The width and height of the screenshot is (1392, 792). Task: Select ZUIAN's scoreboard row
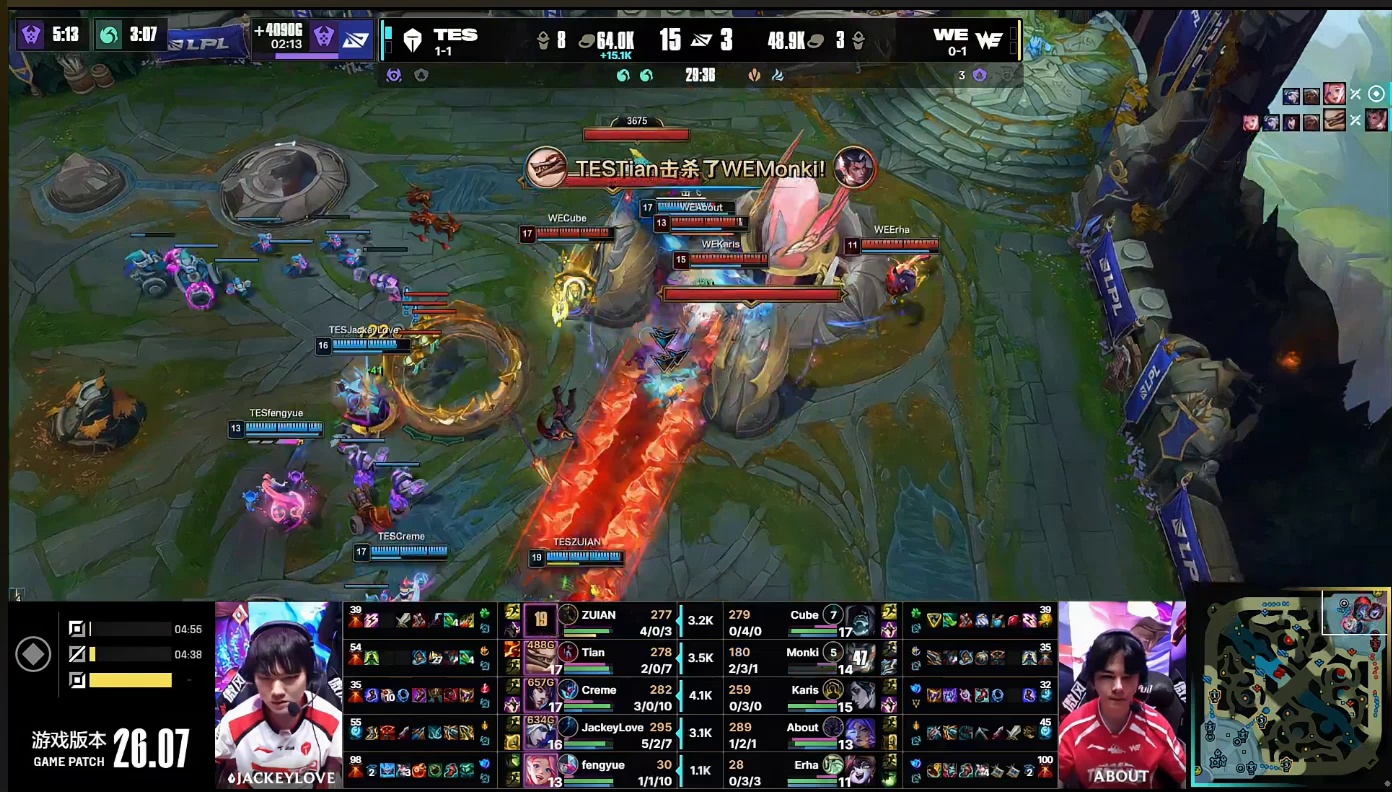pyautogui.click(x=599, y=616)
